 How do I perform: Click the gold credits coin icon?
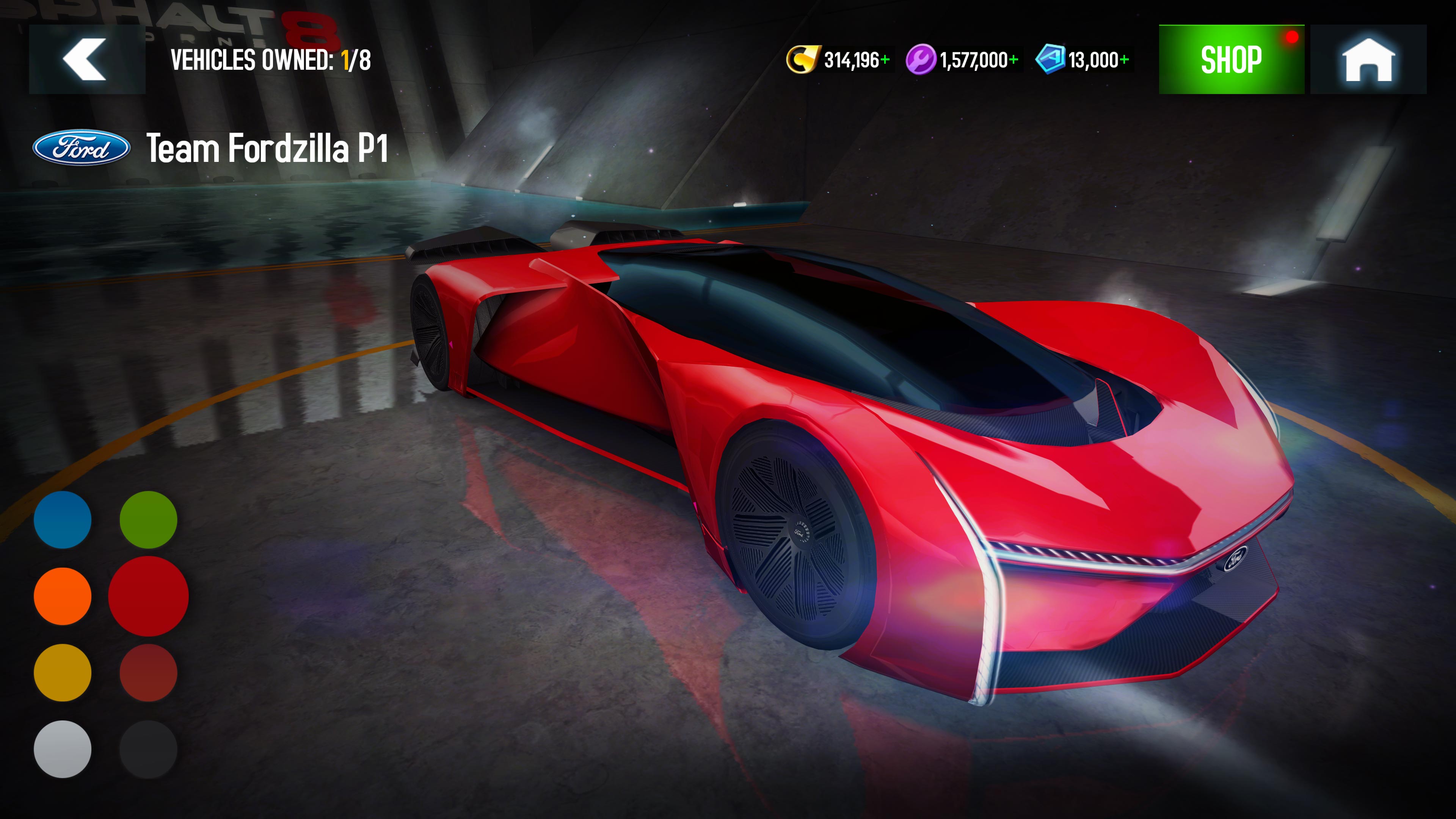tap(805, 58)
